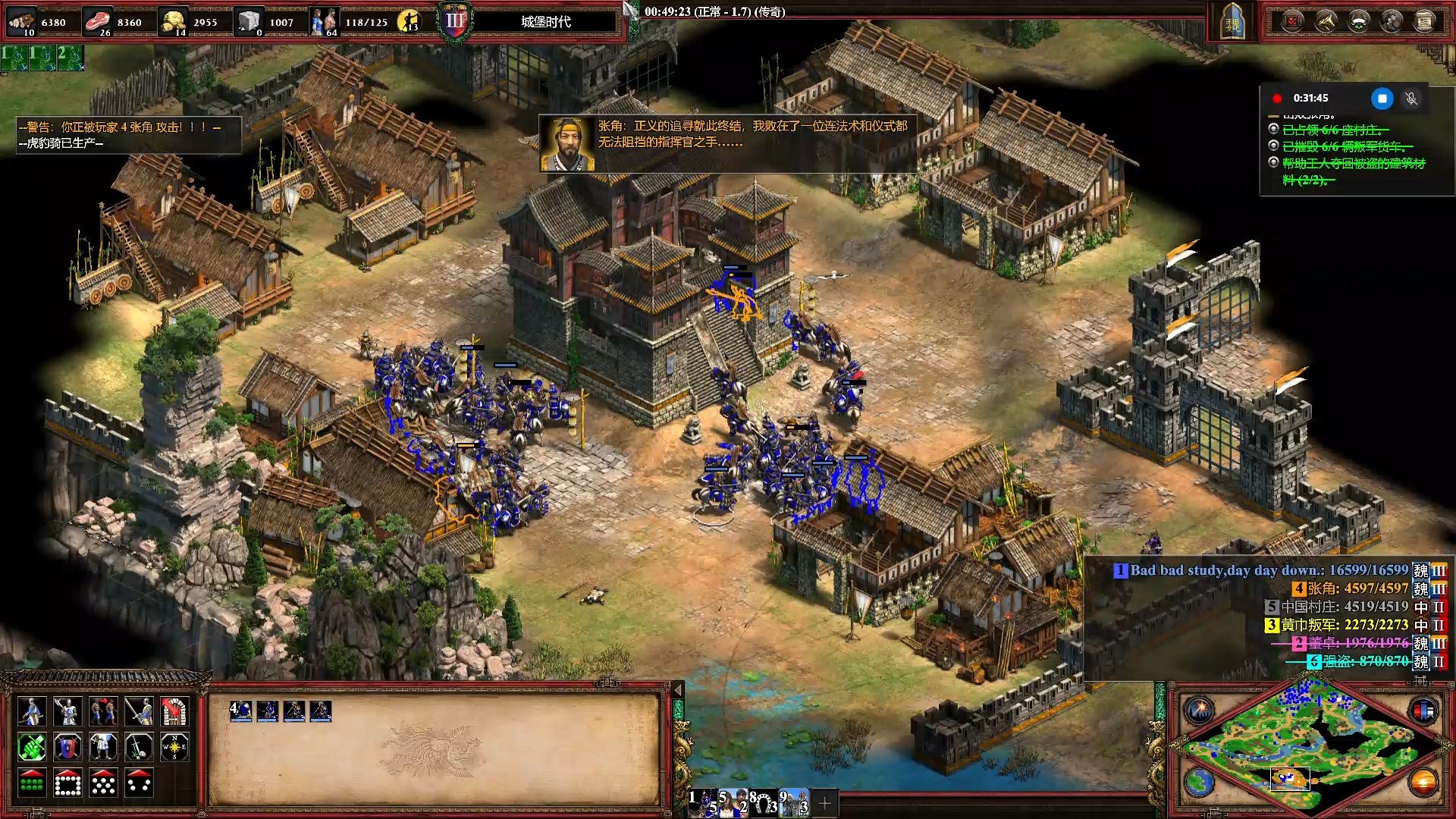Flare allies with the minimap signal button
This screenshot has height=819, width=1456.
click(x=1200, y=711)
